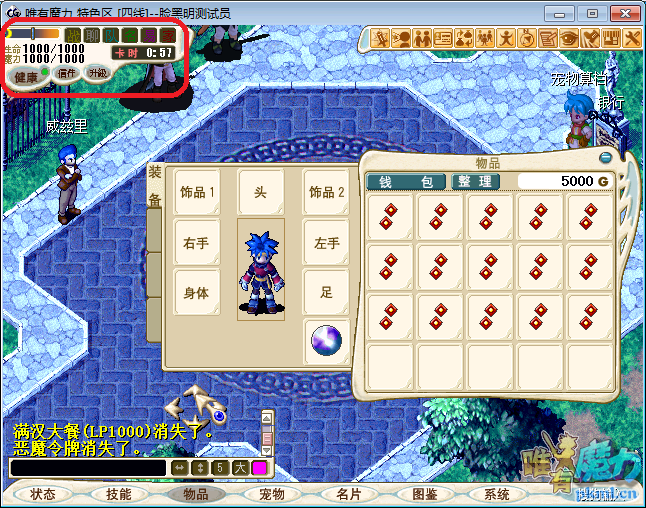Choose the 右手 right hand equipment slot
This screenshot has width=646, height=508.
pos(197,243)
